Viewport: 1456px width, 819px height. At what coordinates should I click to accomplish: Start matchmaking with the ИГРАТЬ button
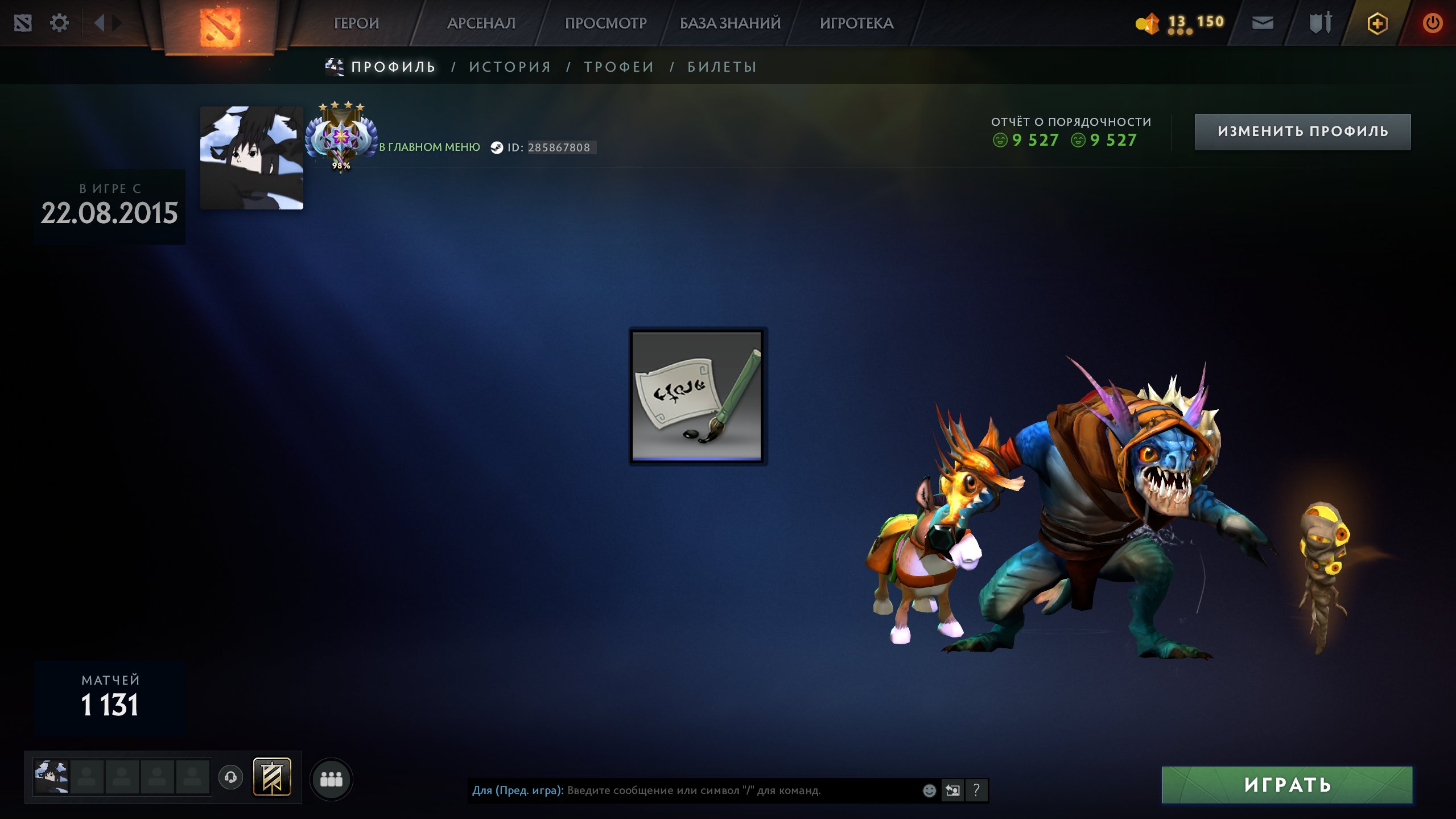point(1287,785)
